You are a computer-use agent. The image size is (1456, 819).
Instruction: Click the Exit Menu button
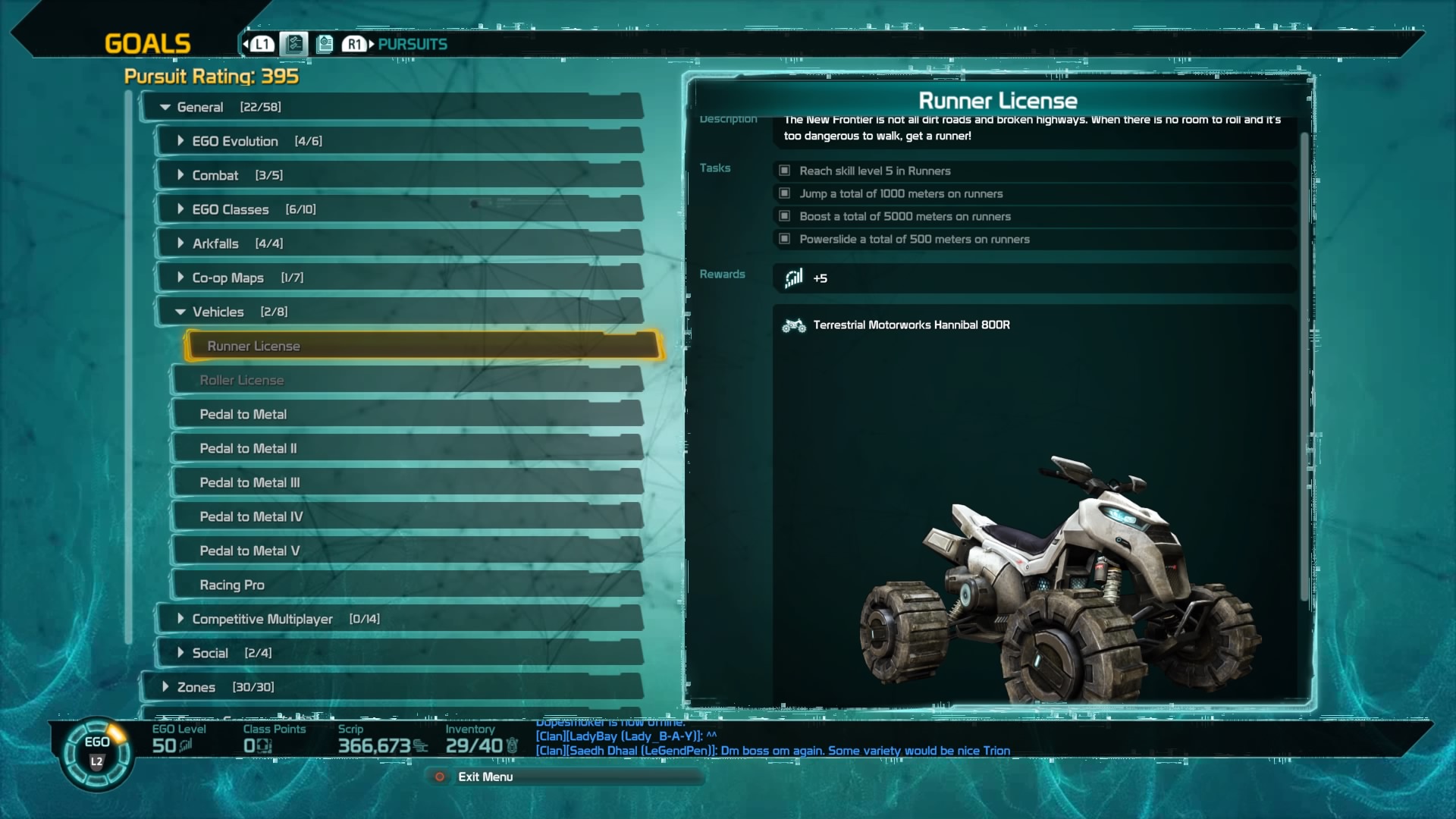pos(485,777)
